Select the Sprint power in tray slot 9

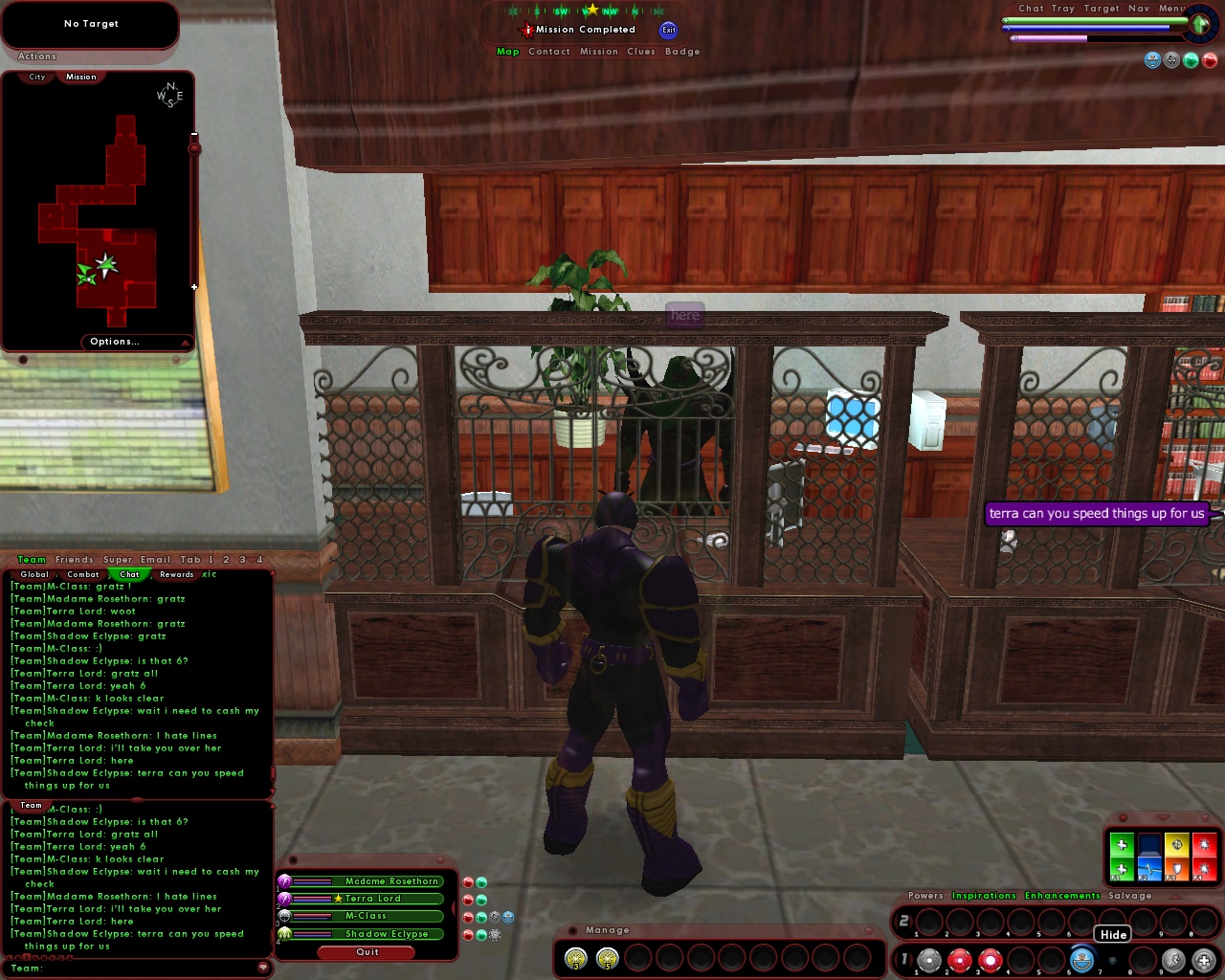(x=1172, y=960)
